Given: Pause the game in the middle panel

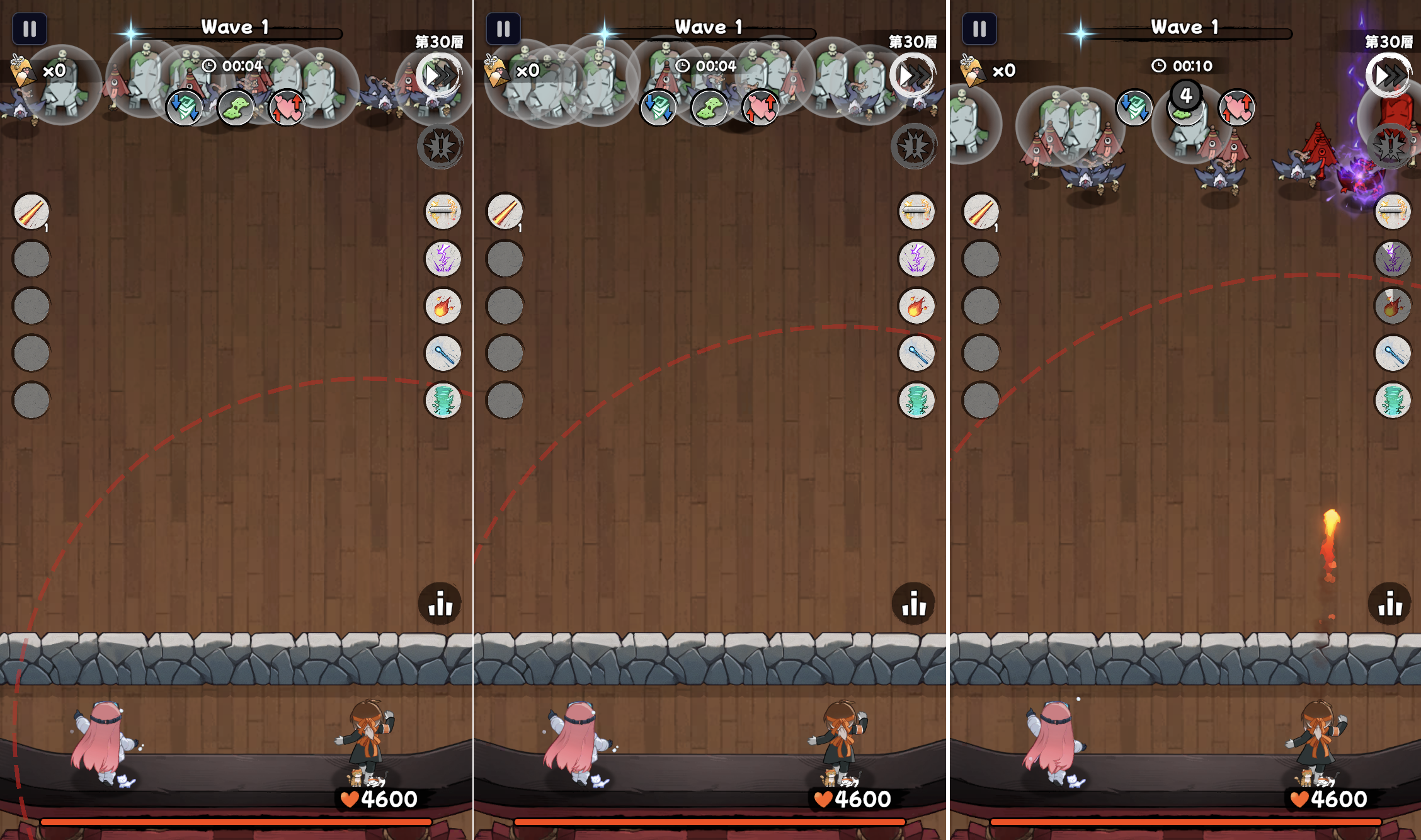Looking at the screenshot, I should coord(503,29).
